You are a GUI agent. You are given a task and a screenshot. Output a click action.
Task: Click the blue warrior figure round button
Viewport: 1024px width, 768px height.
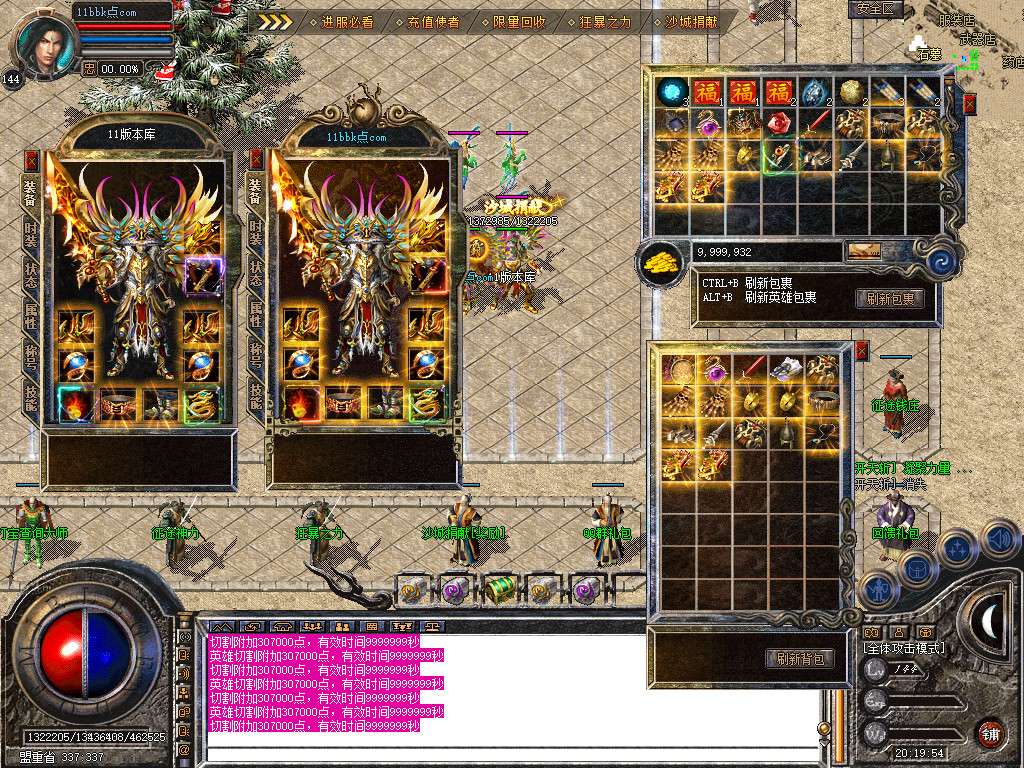click(x=877, y=589)
